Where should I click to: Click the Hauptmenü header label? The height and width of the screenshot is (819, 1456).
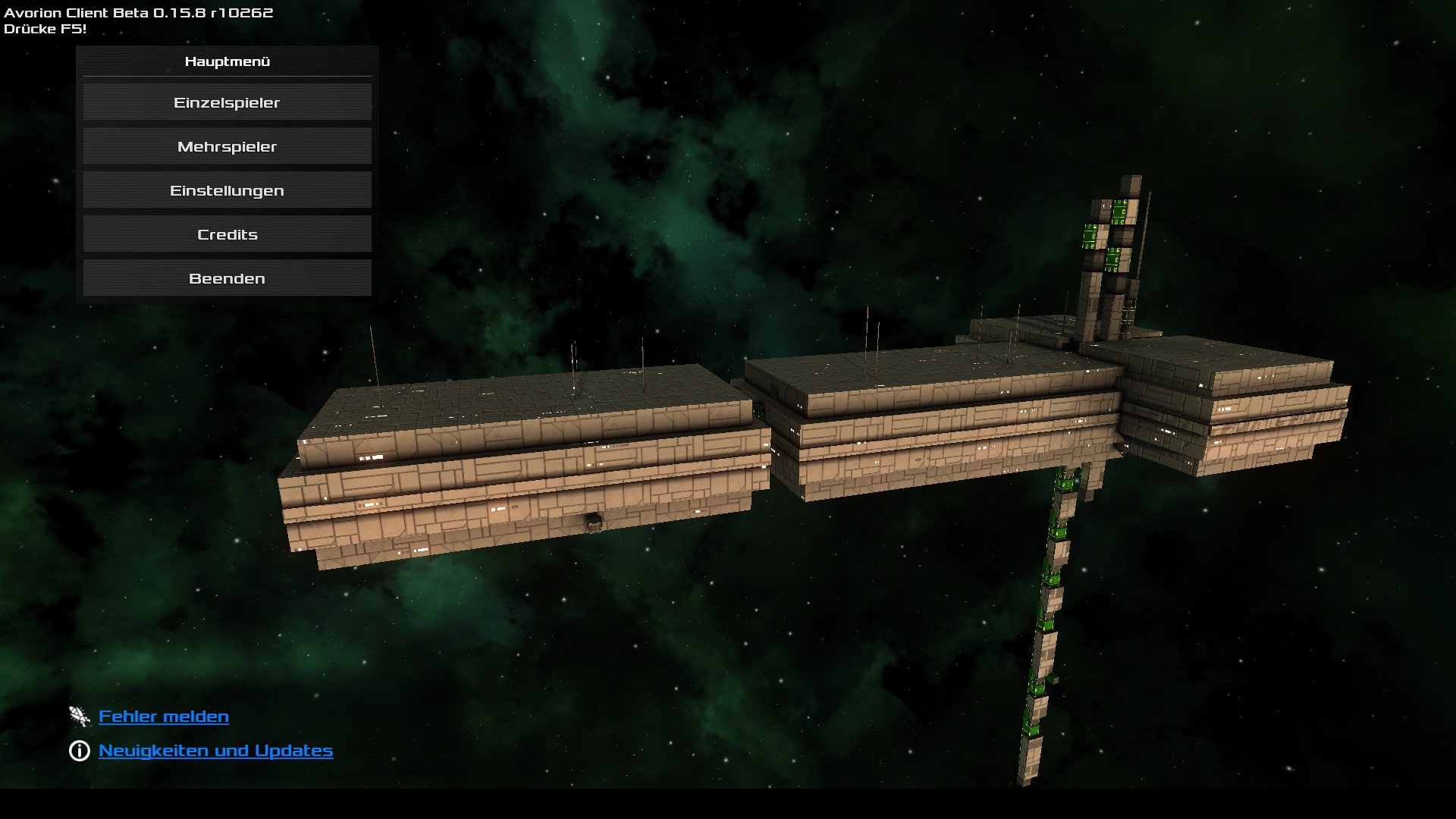click(x=225, y=62)
